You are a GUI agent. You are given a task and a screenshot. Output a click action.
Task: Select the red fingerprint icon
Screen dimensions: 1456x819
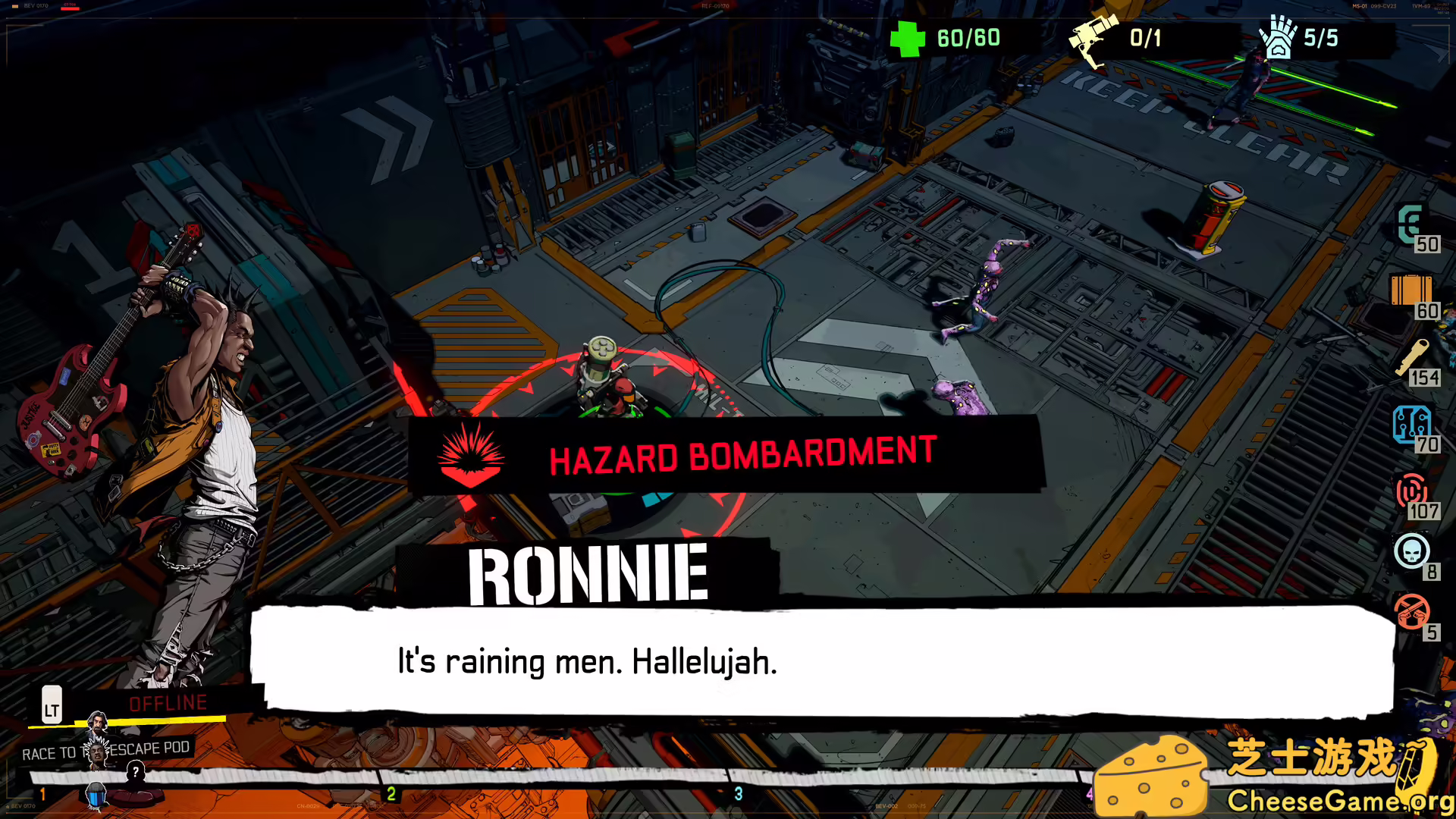click(1410, 491)
